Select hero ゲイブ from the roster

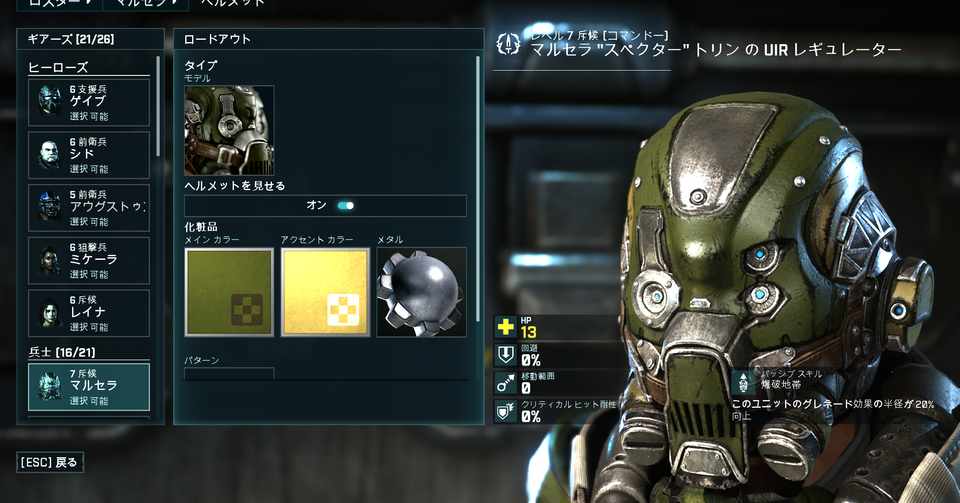point(88,103)
